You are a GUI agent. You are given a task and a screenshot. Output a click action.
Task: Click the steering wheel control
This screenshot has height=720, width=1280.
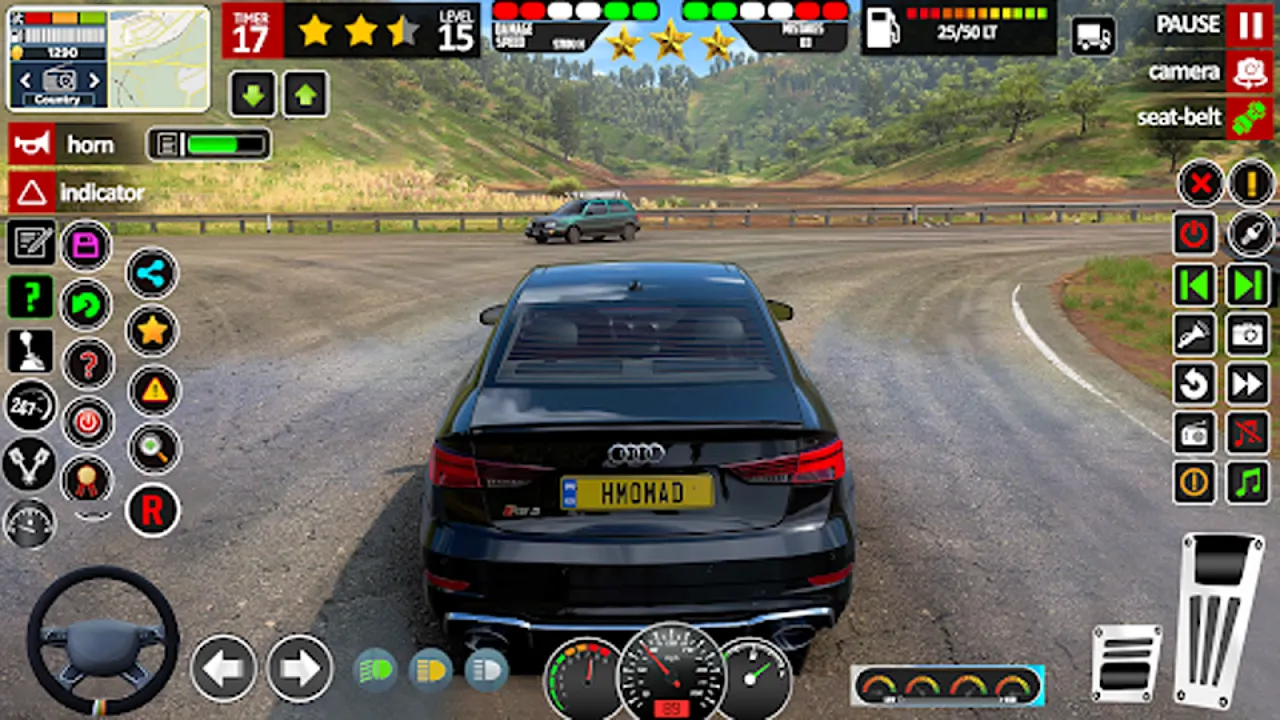click(x=102, y=642)
